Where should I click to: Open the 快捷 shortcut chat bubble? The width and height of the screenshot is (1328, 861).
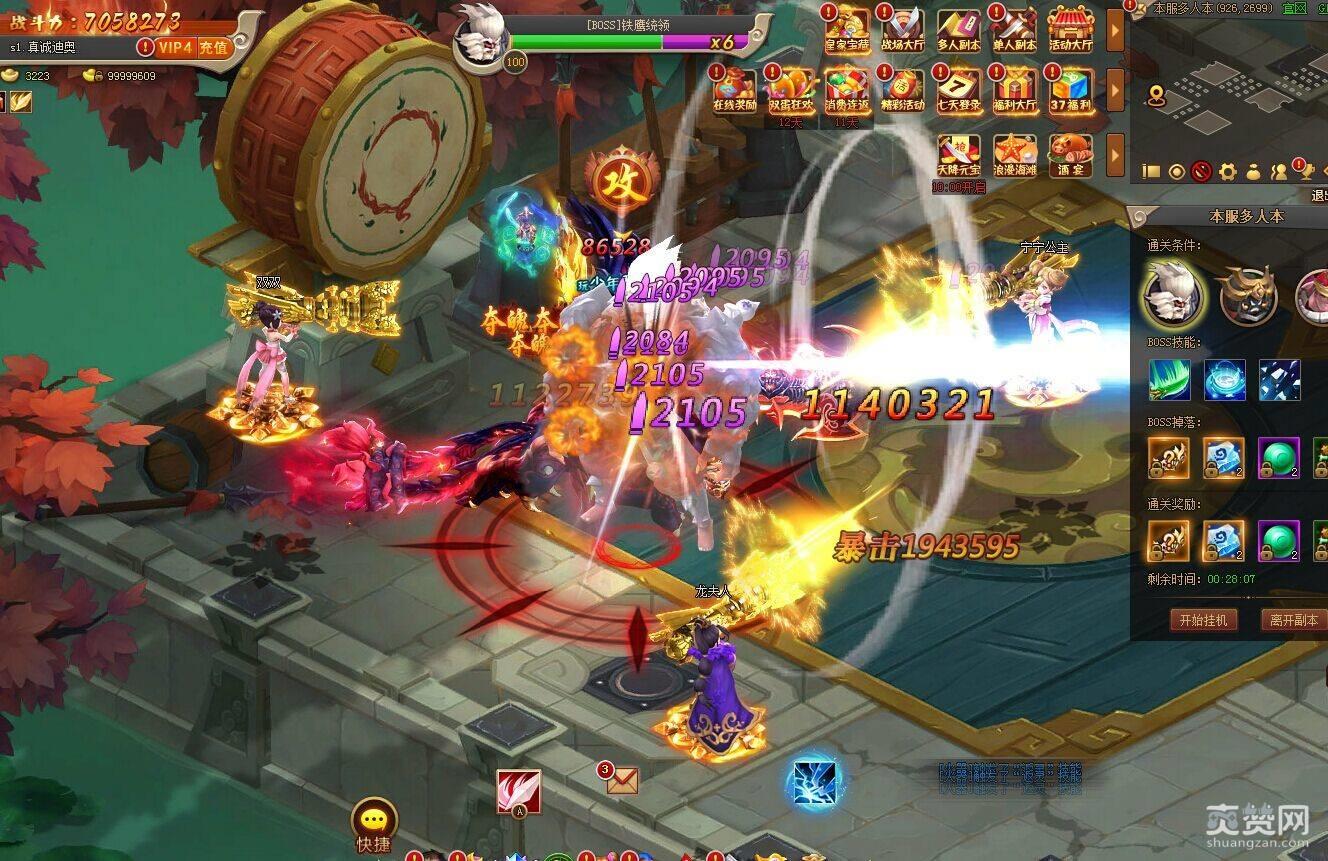coord(374,824)
